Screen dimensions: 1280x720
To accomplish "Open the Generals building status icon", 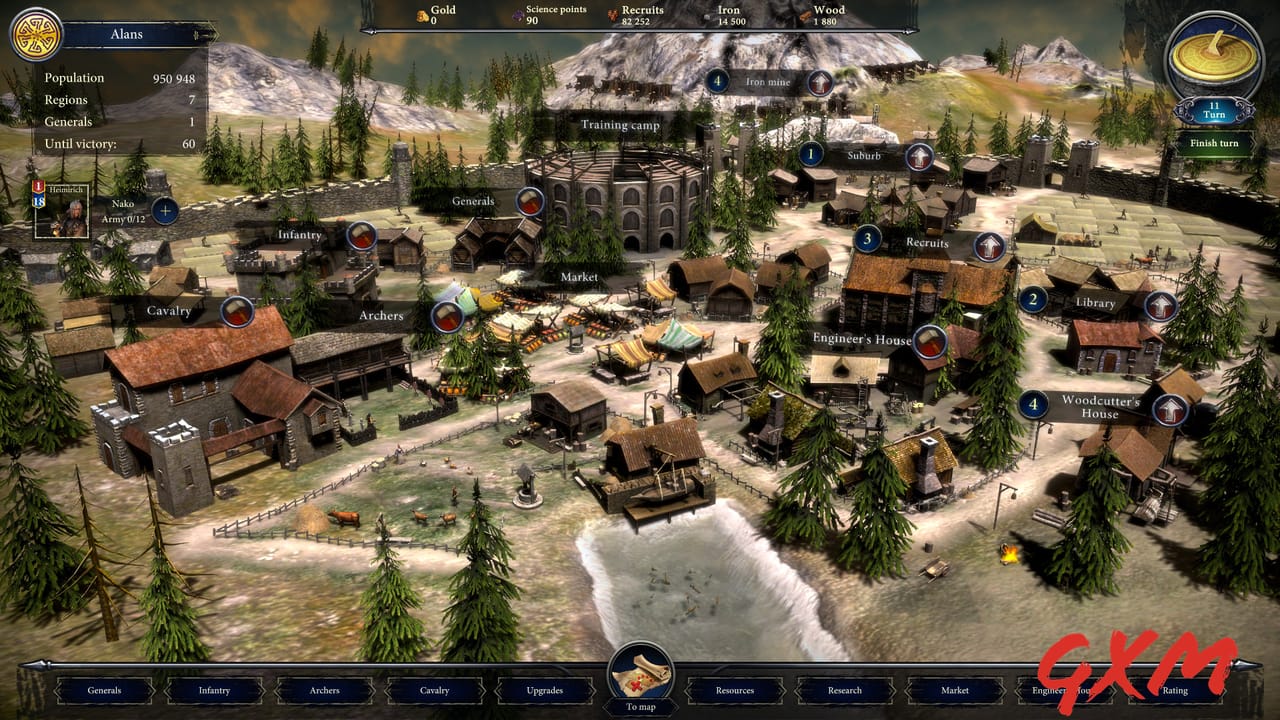I will point(527,199).
